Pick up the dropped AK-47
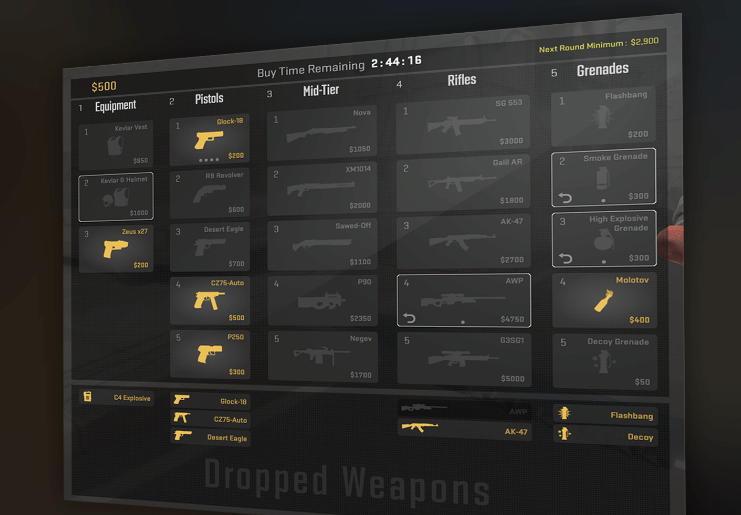The image size is (741, 515). [464, 430]
